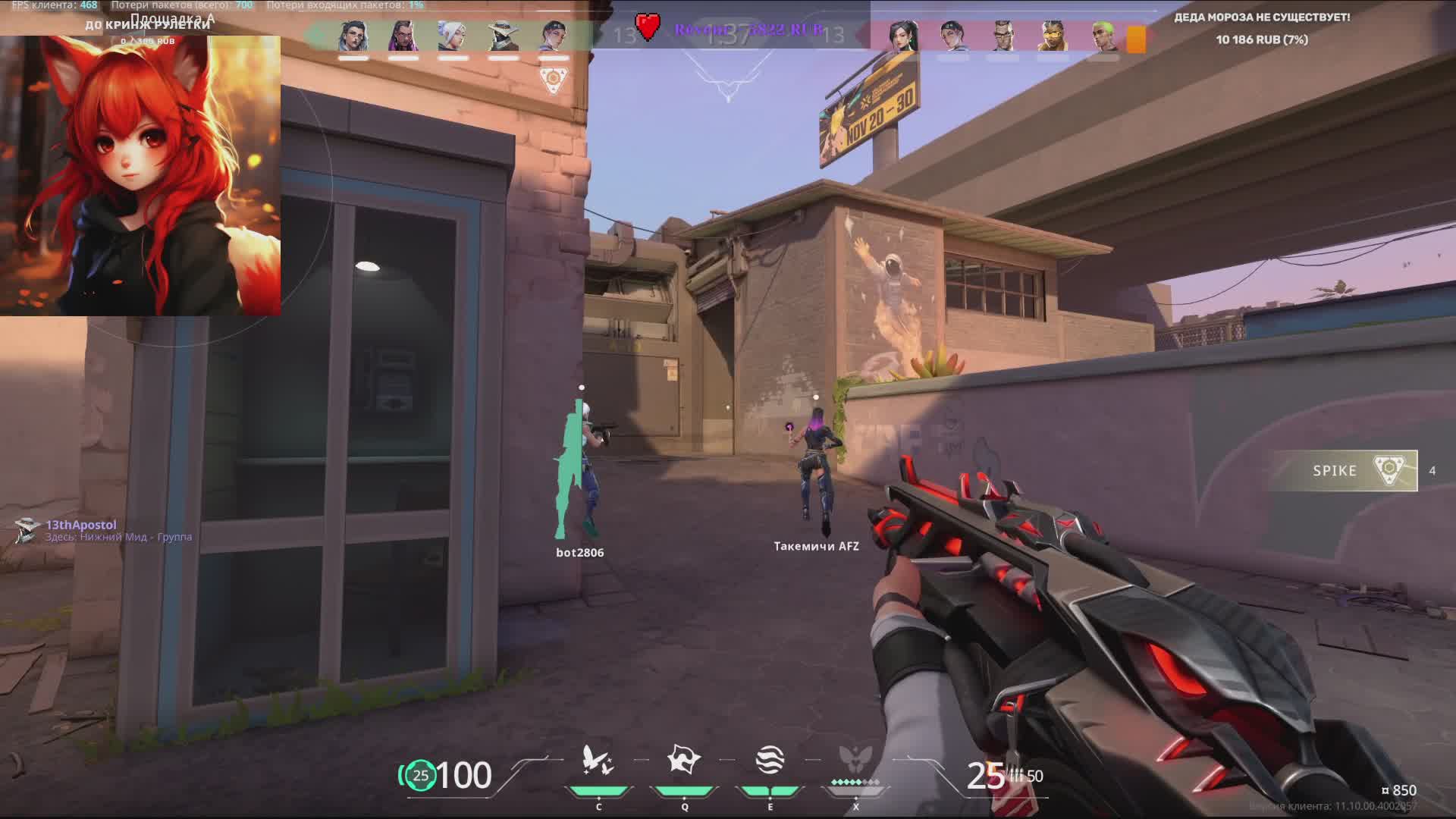Open the red-haired fox girl avatar overlay
The width and height of the screenshot is (1456, 819).
point(140,174)
